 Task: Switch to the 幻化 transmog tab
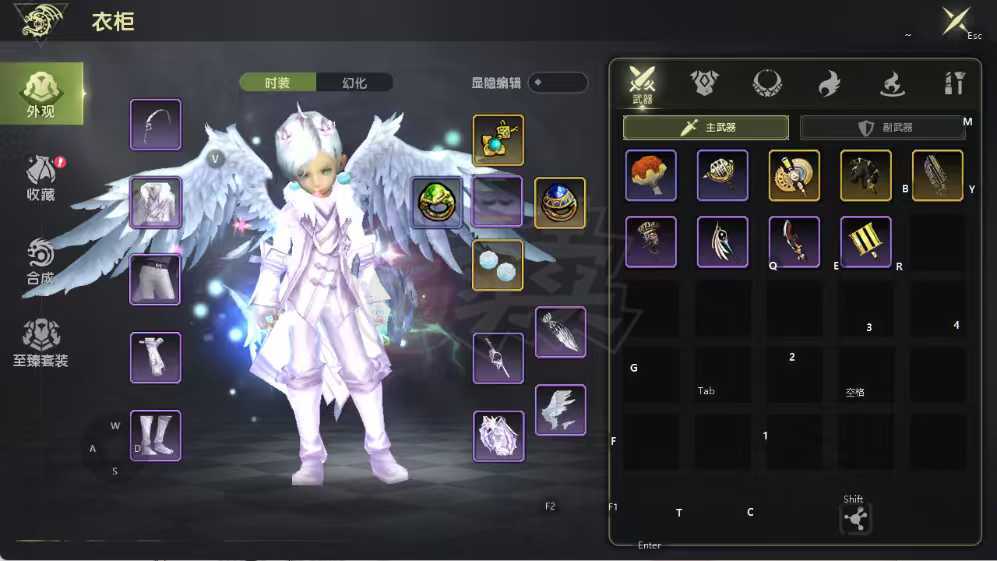(x=354, y=83)
